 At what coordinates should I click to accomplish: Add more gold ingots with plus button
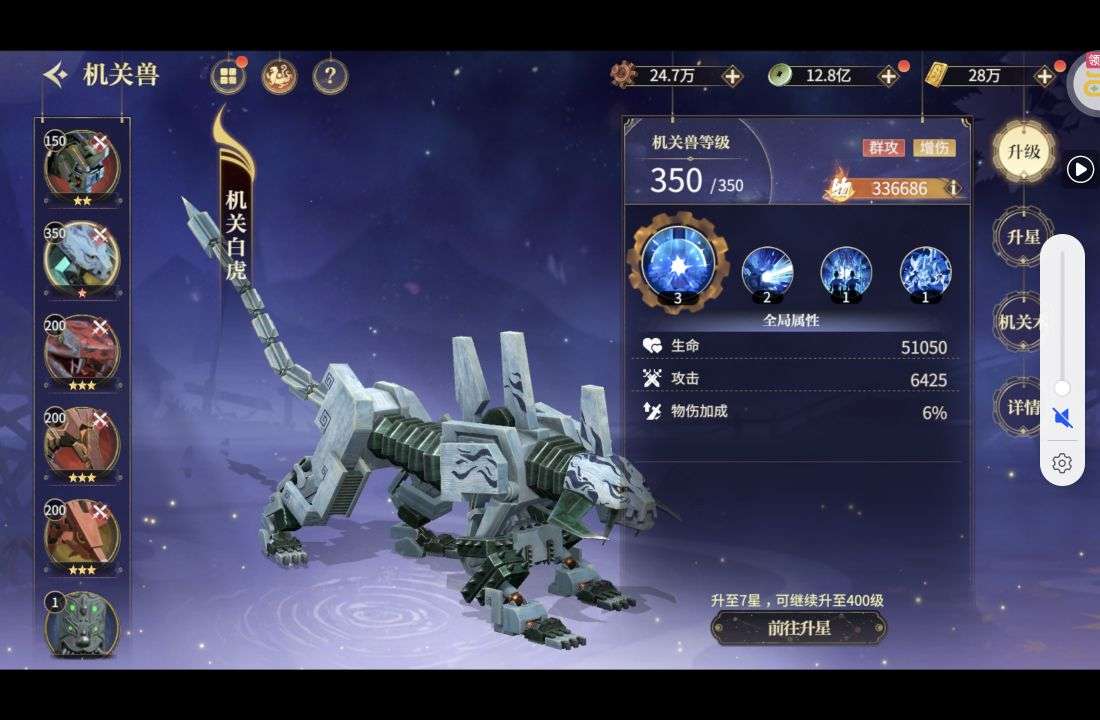[1044, 76]
